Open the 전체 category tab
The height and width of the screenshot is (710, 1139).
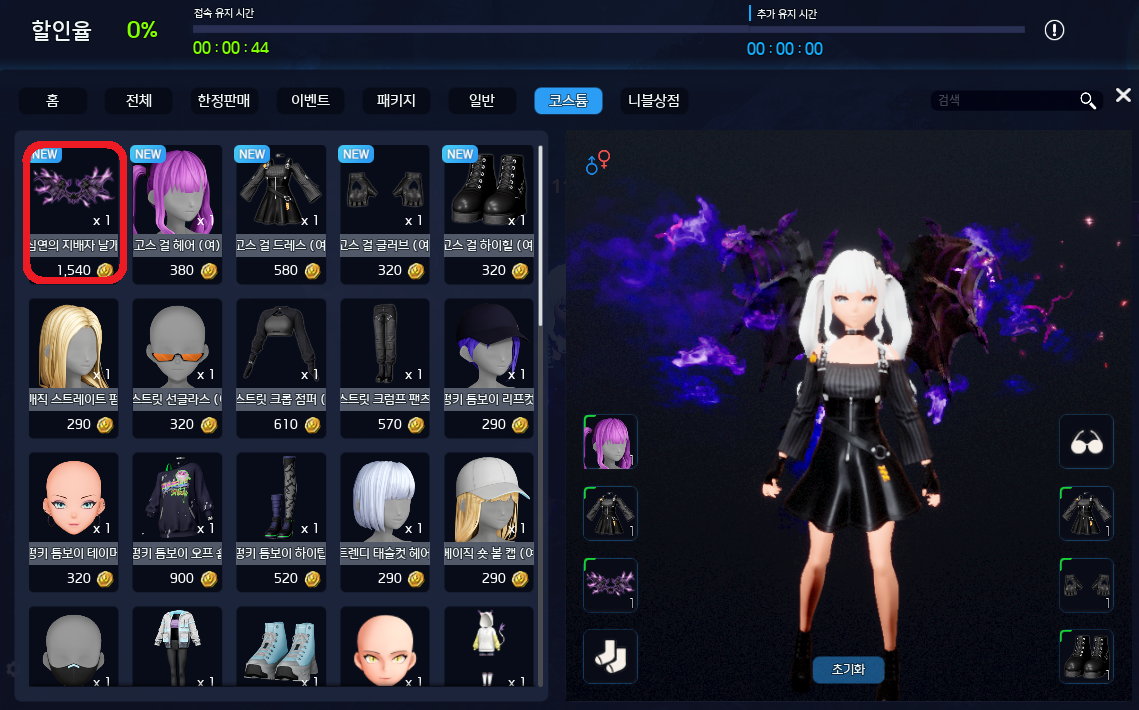[x=139, y=101]
